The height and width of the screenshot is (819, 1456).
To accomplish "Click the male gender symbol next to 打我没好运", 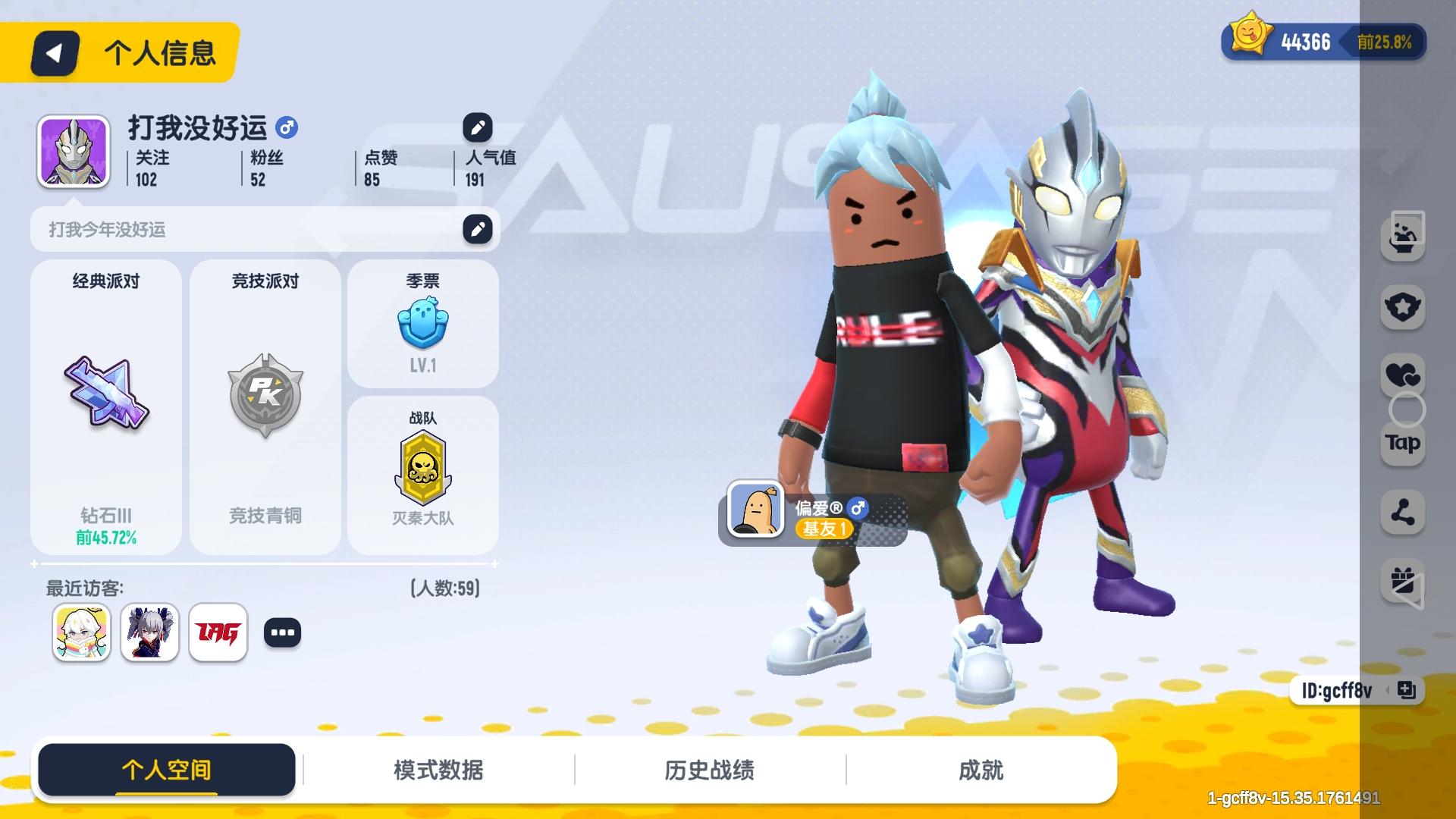I will click(x=287, y=128).
